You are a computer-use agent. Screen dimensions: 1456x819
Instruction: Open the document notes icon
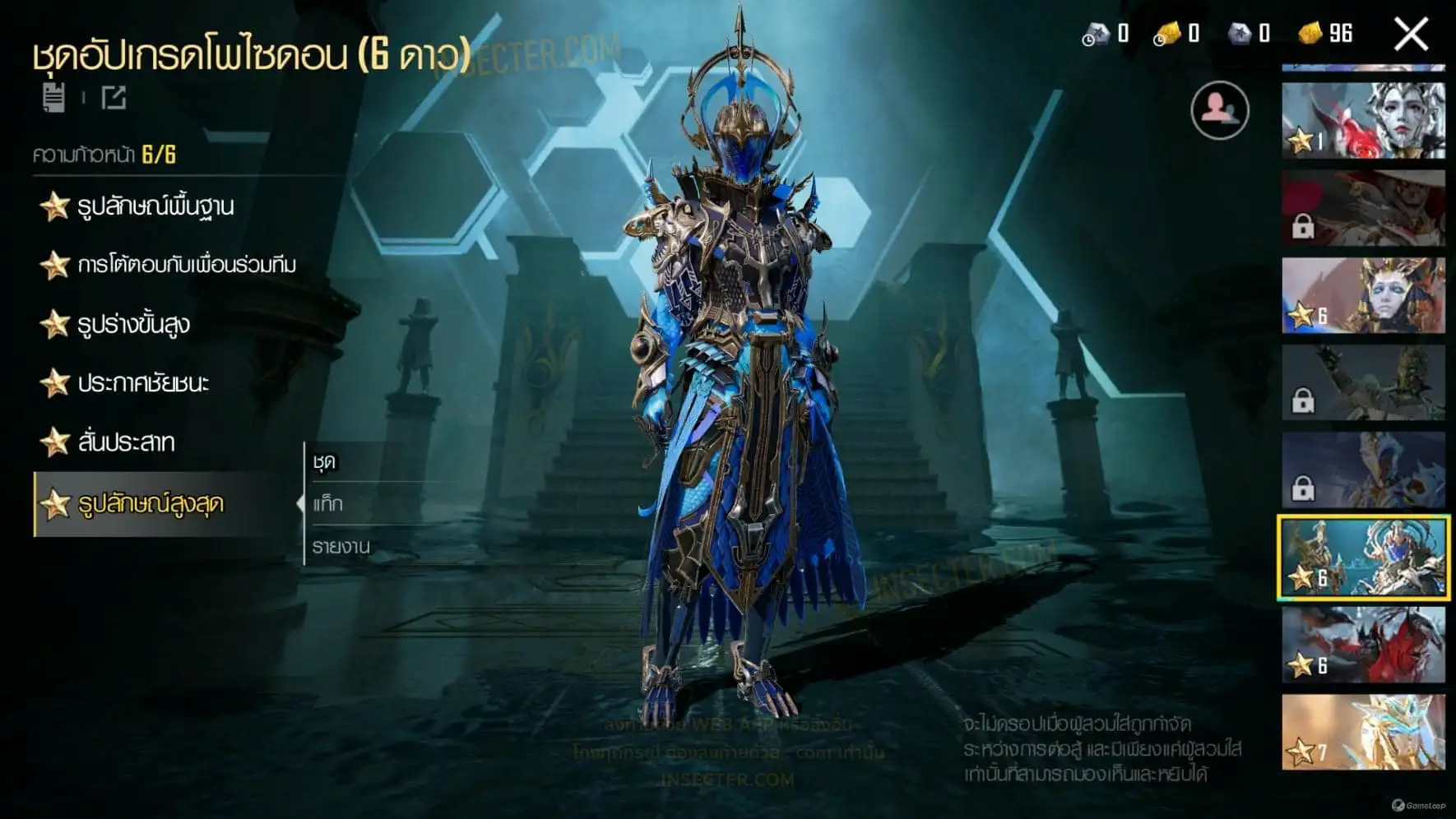tap(54, 98)
